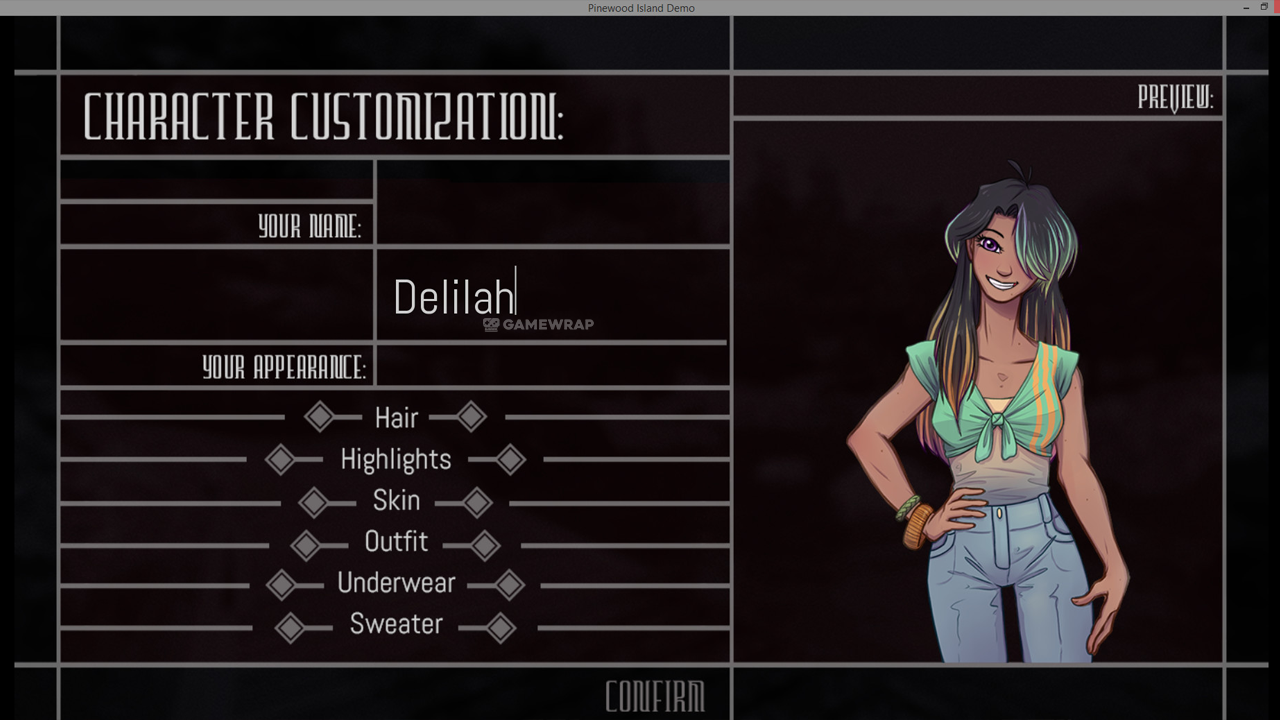Minimize the Pinewood Island Demo window
The width and height of the screenshot is (1280, 720).
pos(1246,7)
